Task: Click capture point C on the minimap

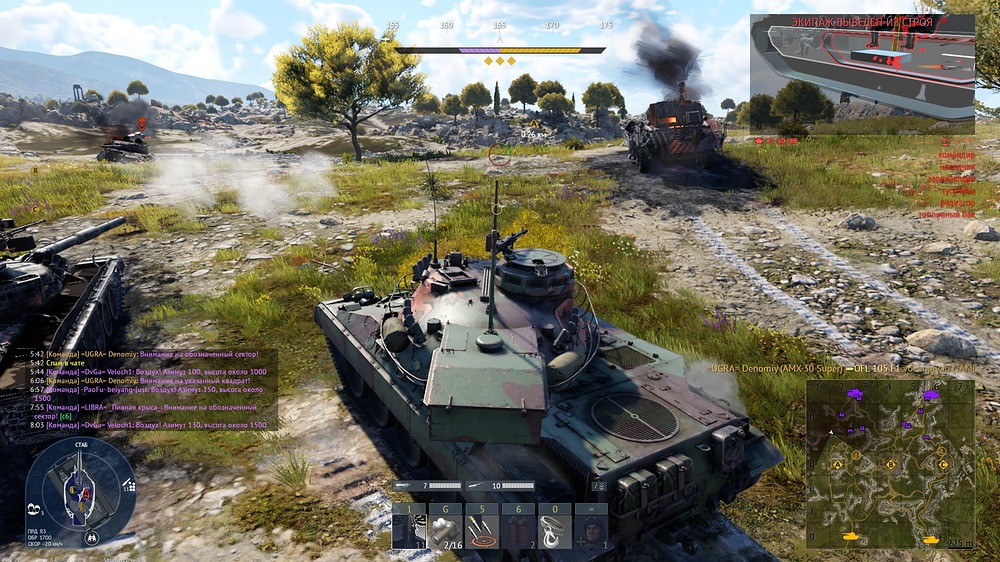Action: tap(942, 464)
